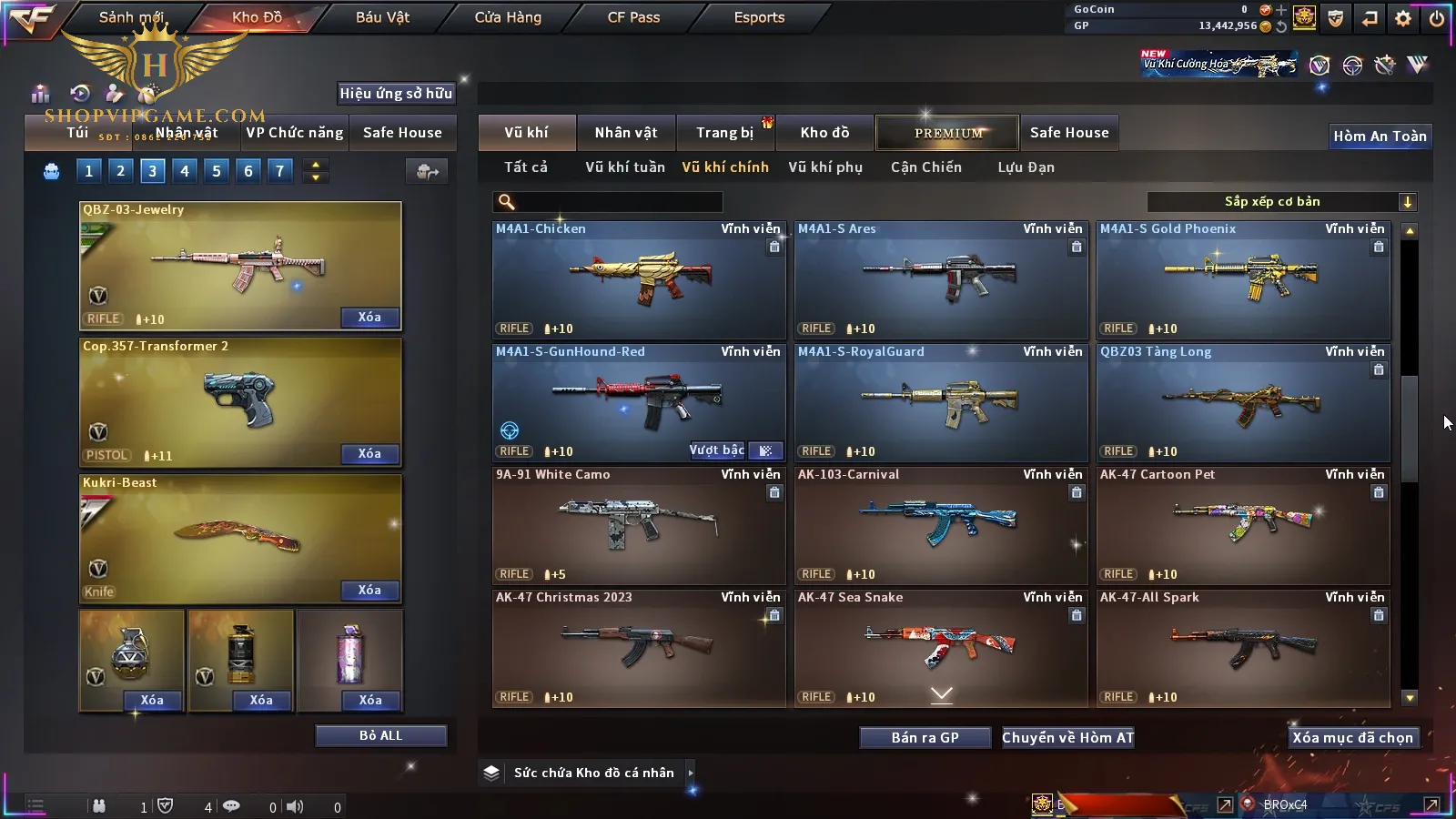Remove the equipped Kukri-Beast knife with Xóa
This screenshot has width=1456, height=819.
coord(369,591)
